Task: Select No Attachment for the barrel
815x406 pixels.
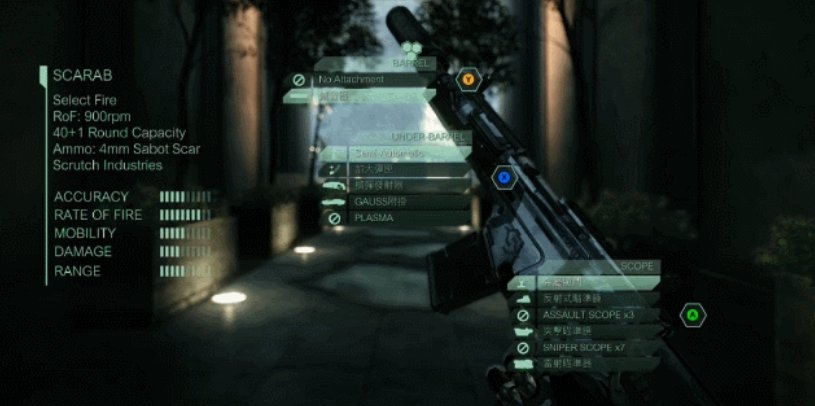Action: coord(360,80)
